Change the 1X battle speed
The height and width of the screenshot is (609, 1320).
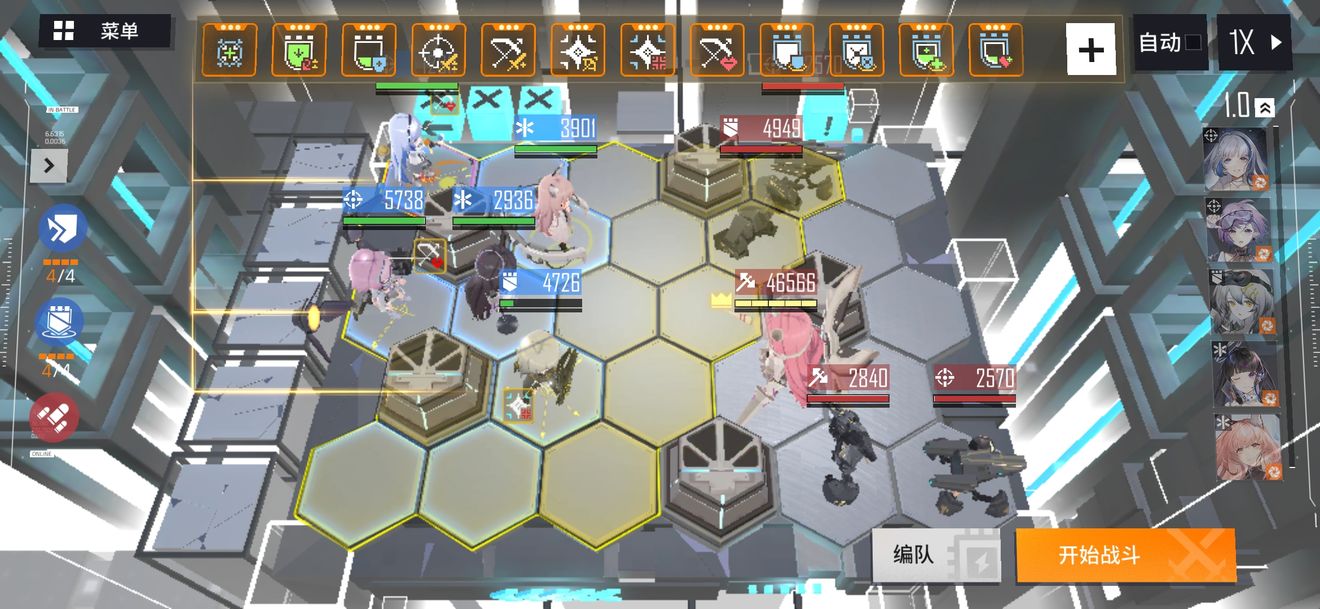[x=1254, y=43]
